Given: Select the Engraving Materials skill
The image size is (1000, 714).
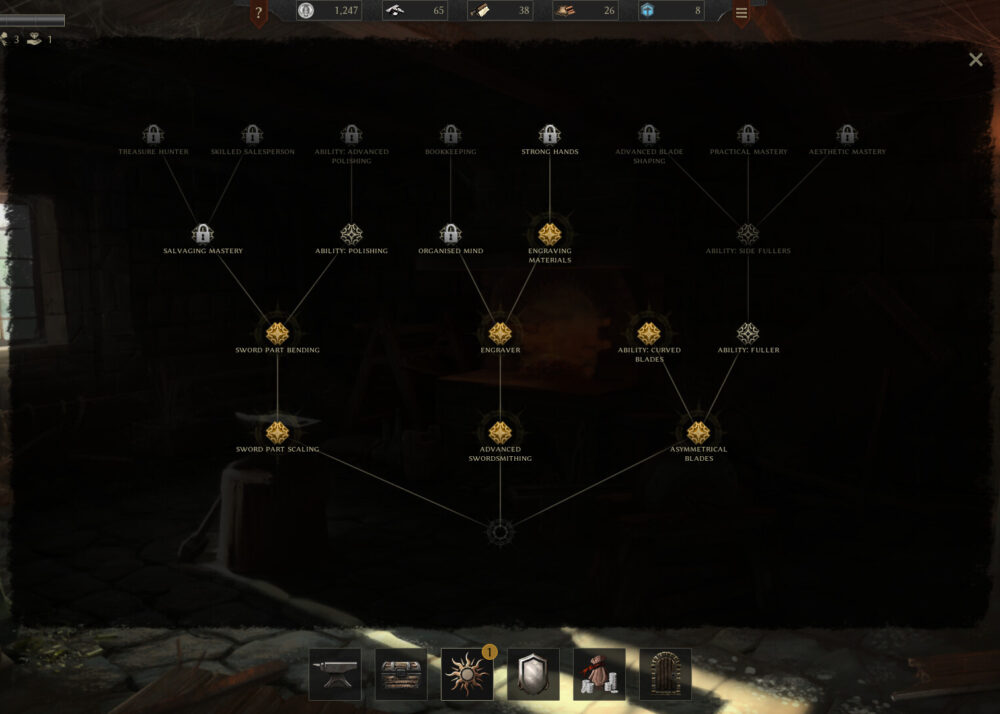Looking at the screenshot, I should point(549,234).
